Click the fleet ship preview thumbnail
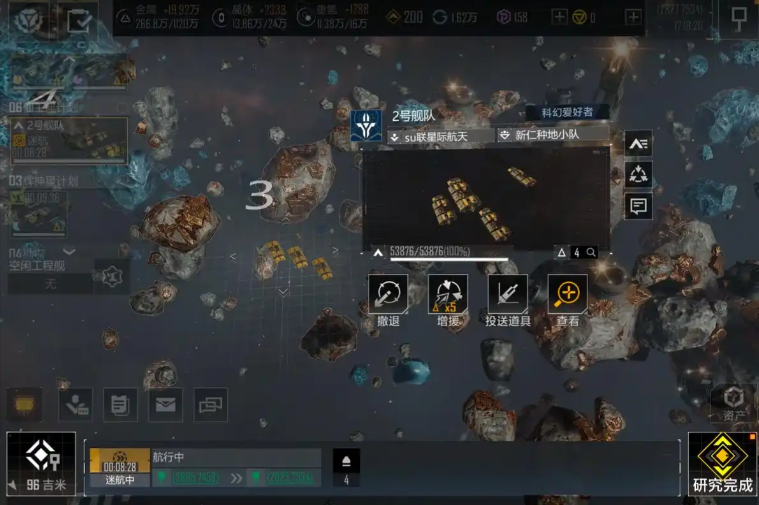 coord(485,197)
